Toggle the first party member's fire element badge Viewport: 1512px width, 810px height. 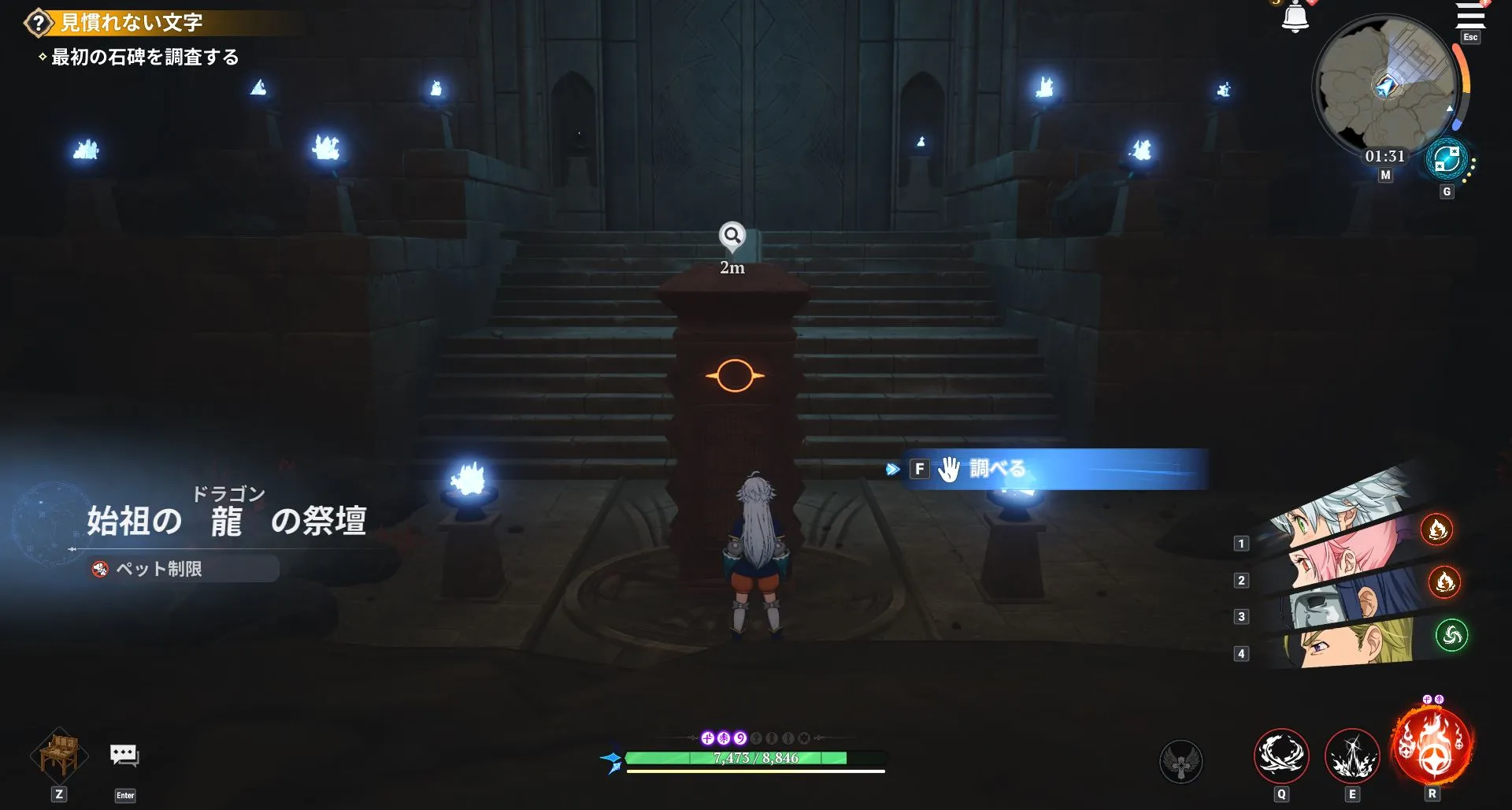(1438, 530)
